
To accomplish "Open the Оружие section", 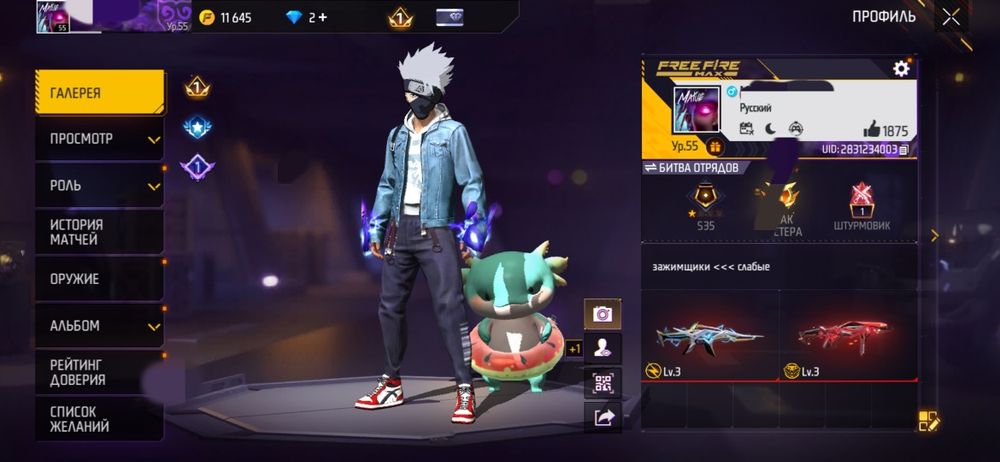I will click(100, 279).
